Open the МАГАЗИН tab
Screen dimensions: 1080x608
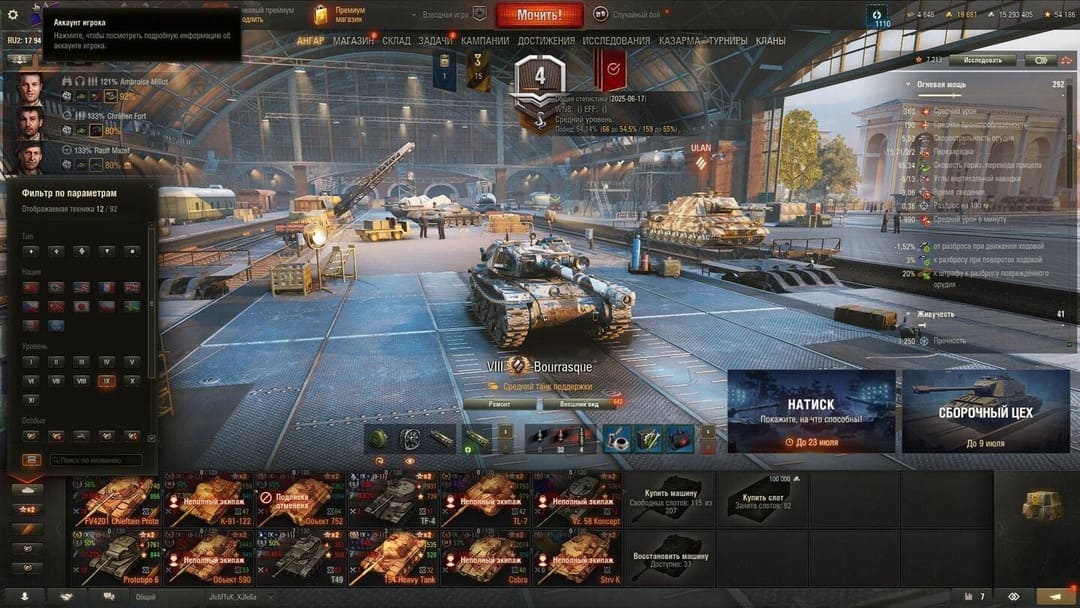click(353, 41)
